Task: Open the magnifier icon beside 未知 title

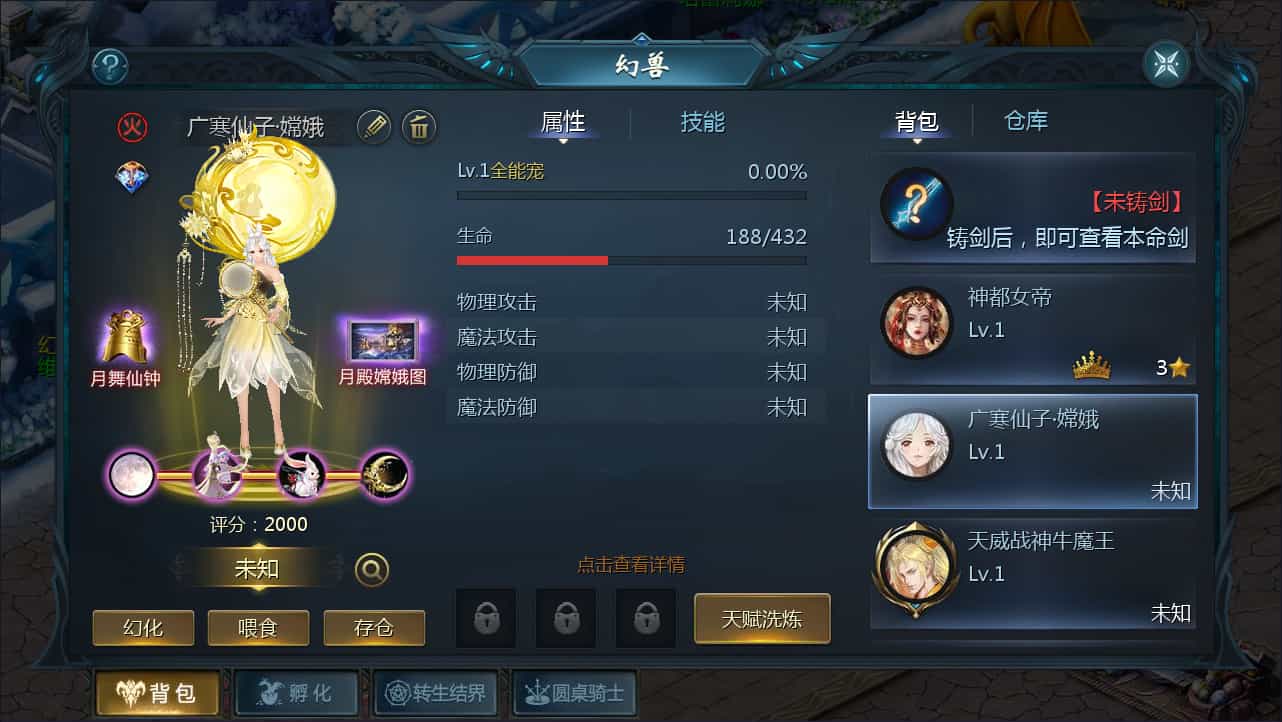Action: 372,567
